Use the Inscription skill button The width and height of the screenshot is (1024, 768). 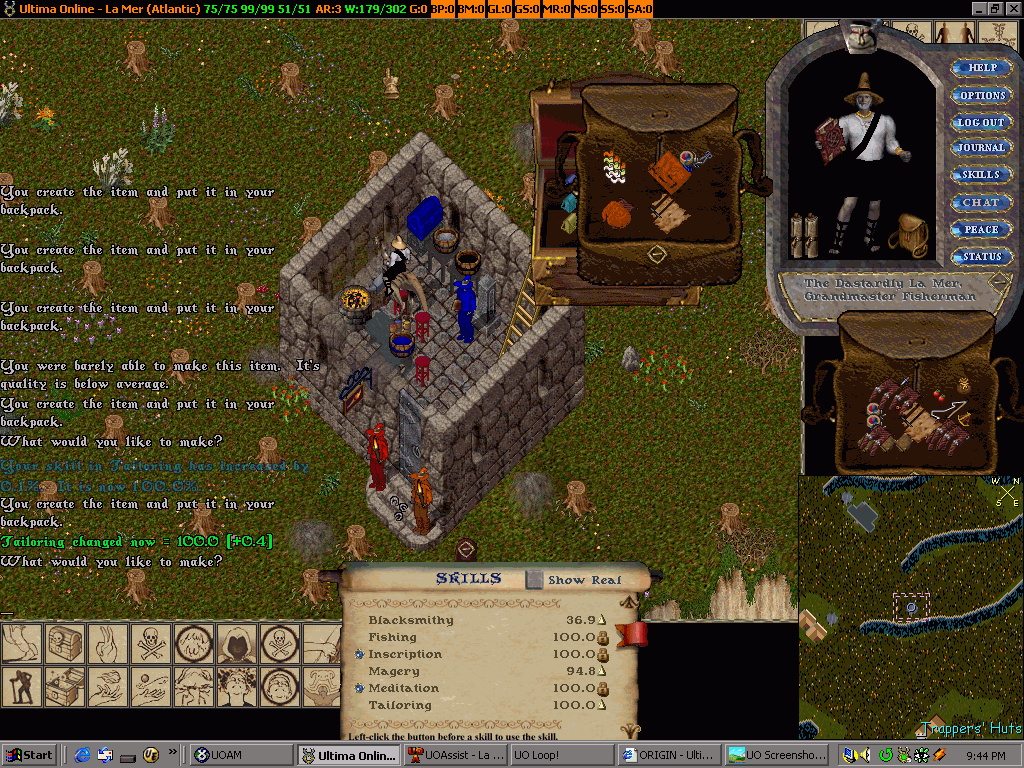[x=359, y=654]
